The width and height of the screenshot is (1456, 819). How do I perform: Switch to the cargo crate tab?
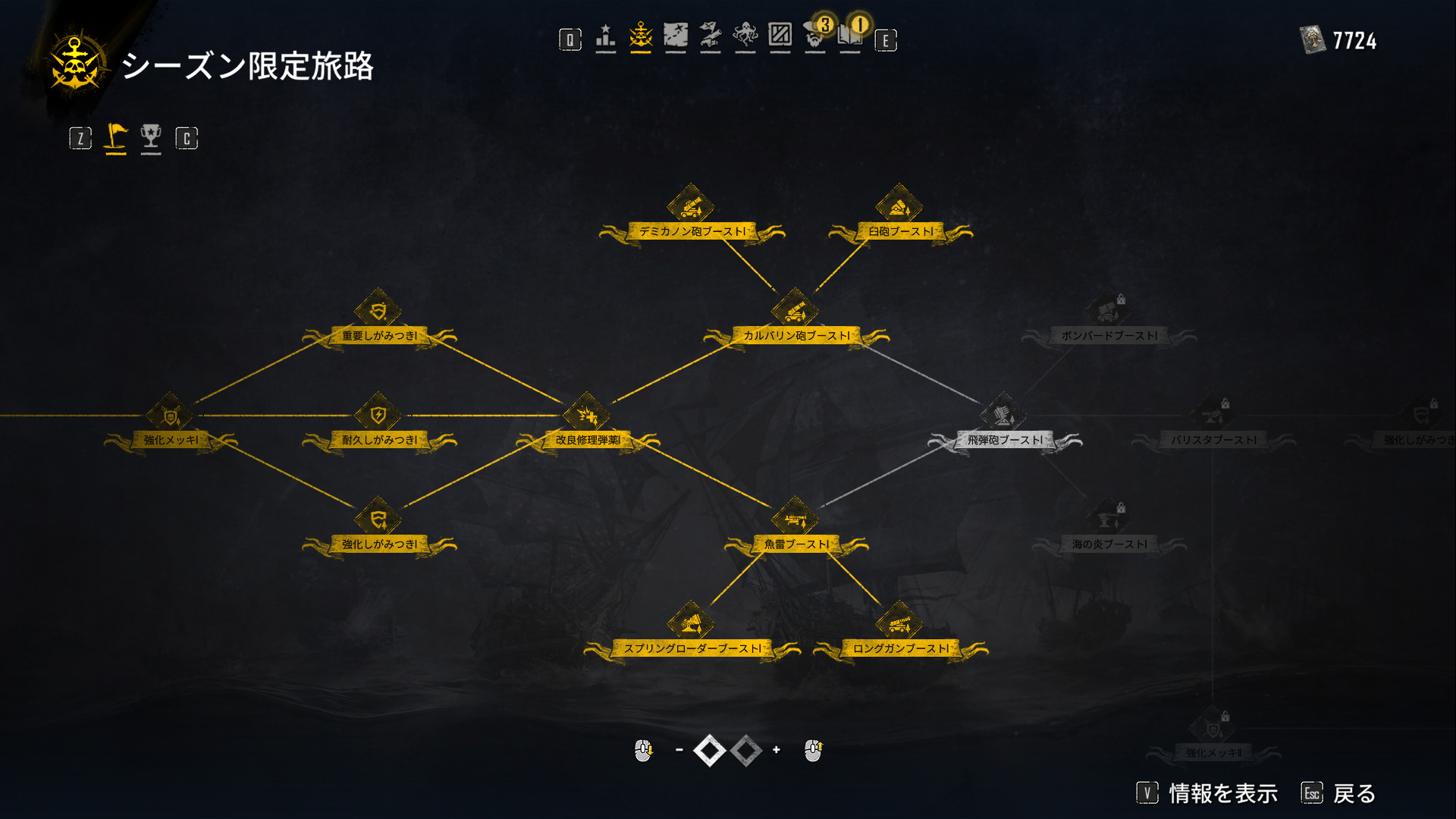tap(780, 36)
